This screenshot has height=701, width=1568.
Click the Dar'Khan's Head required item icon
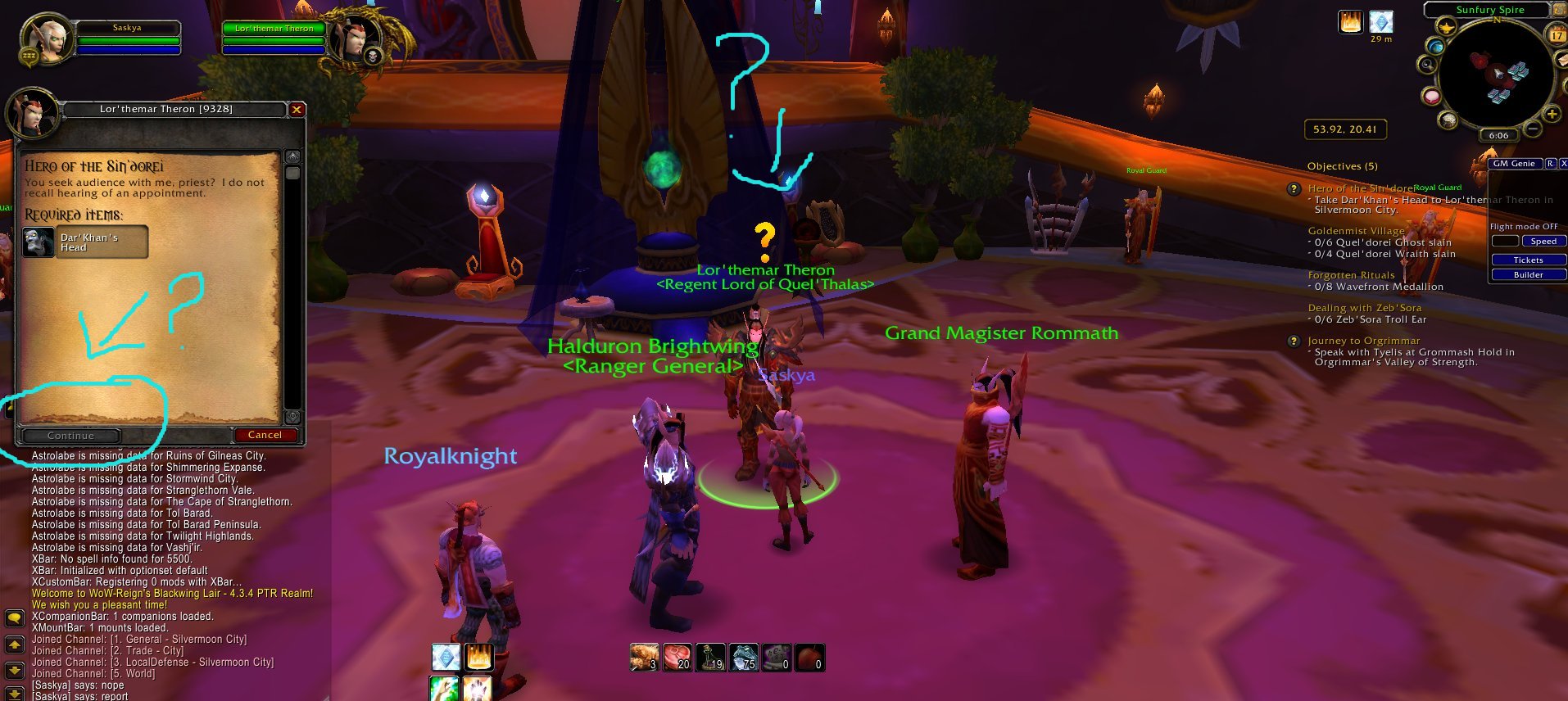coord(38,241)
